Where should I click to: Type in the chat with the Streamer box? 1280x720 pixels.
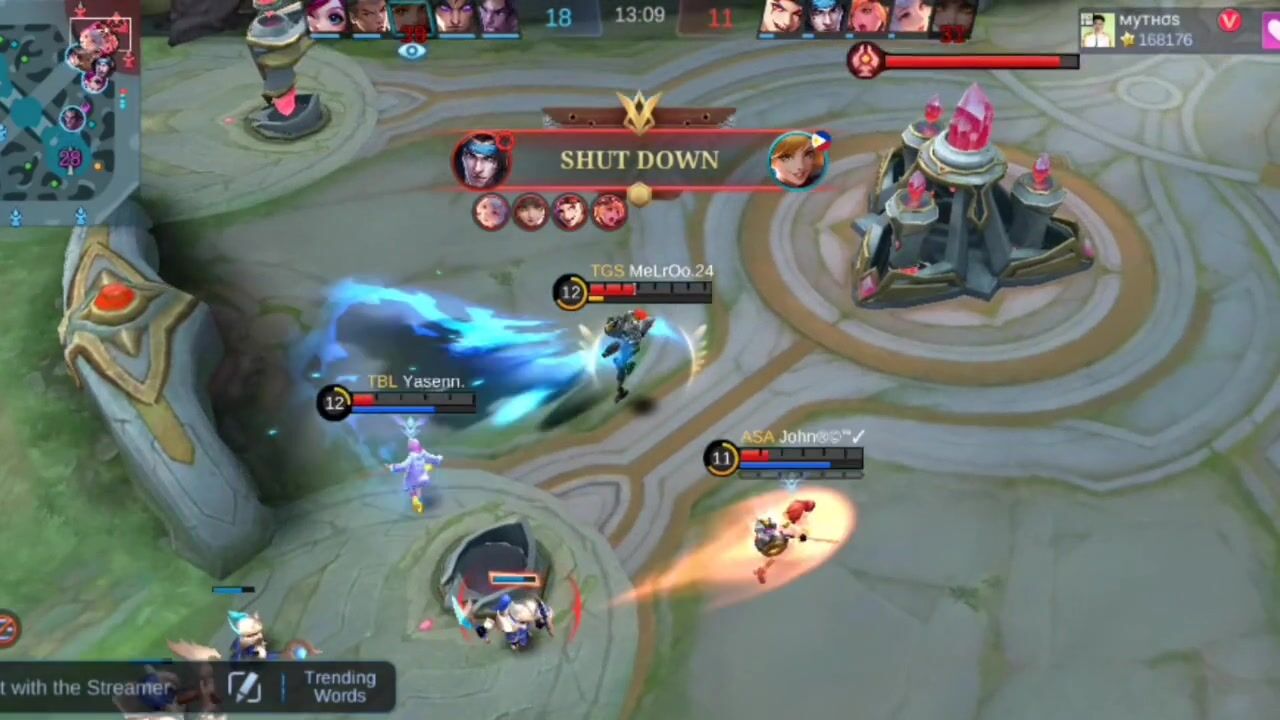(90, 688)
